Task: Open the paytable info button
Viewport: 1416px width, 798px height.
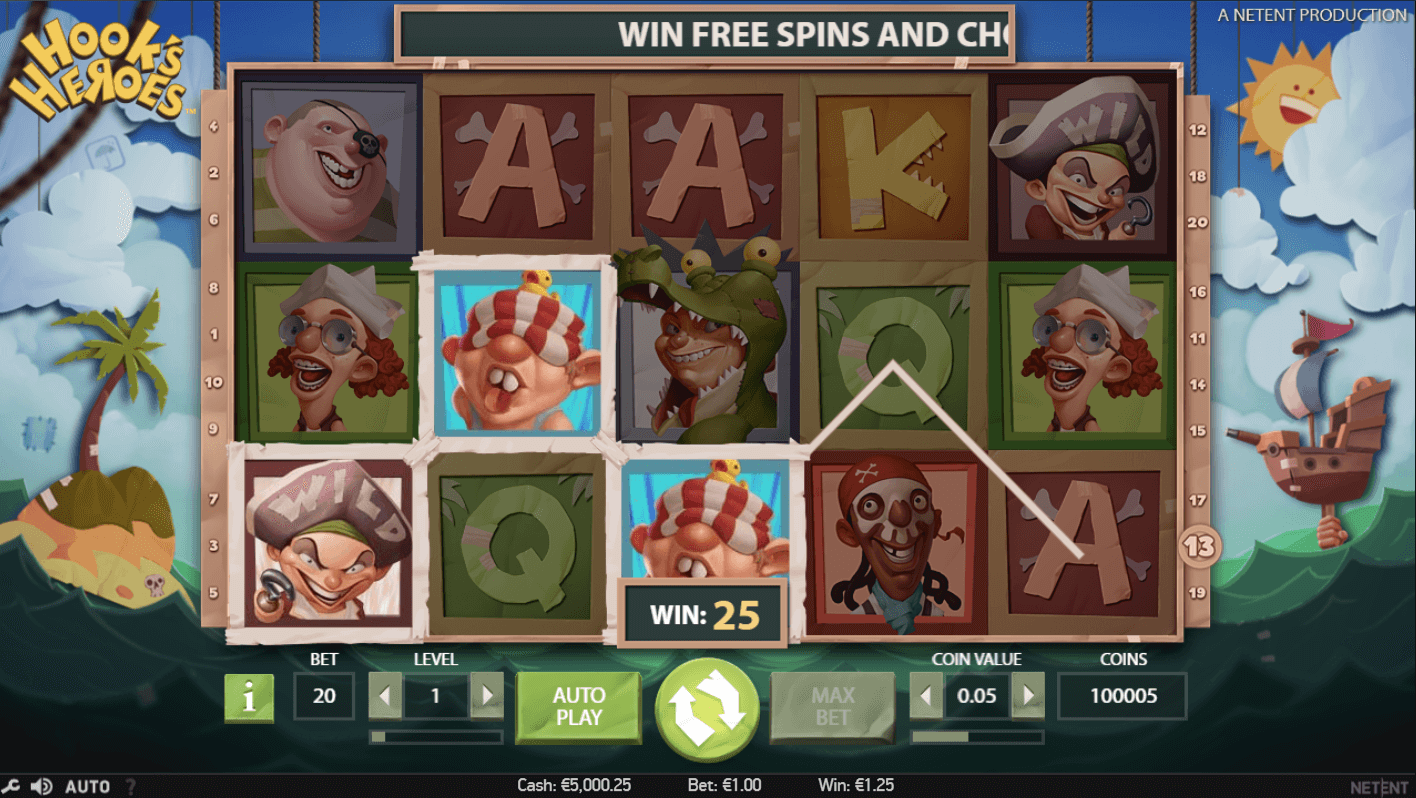Action: (x=249, y=697)
